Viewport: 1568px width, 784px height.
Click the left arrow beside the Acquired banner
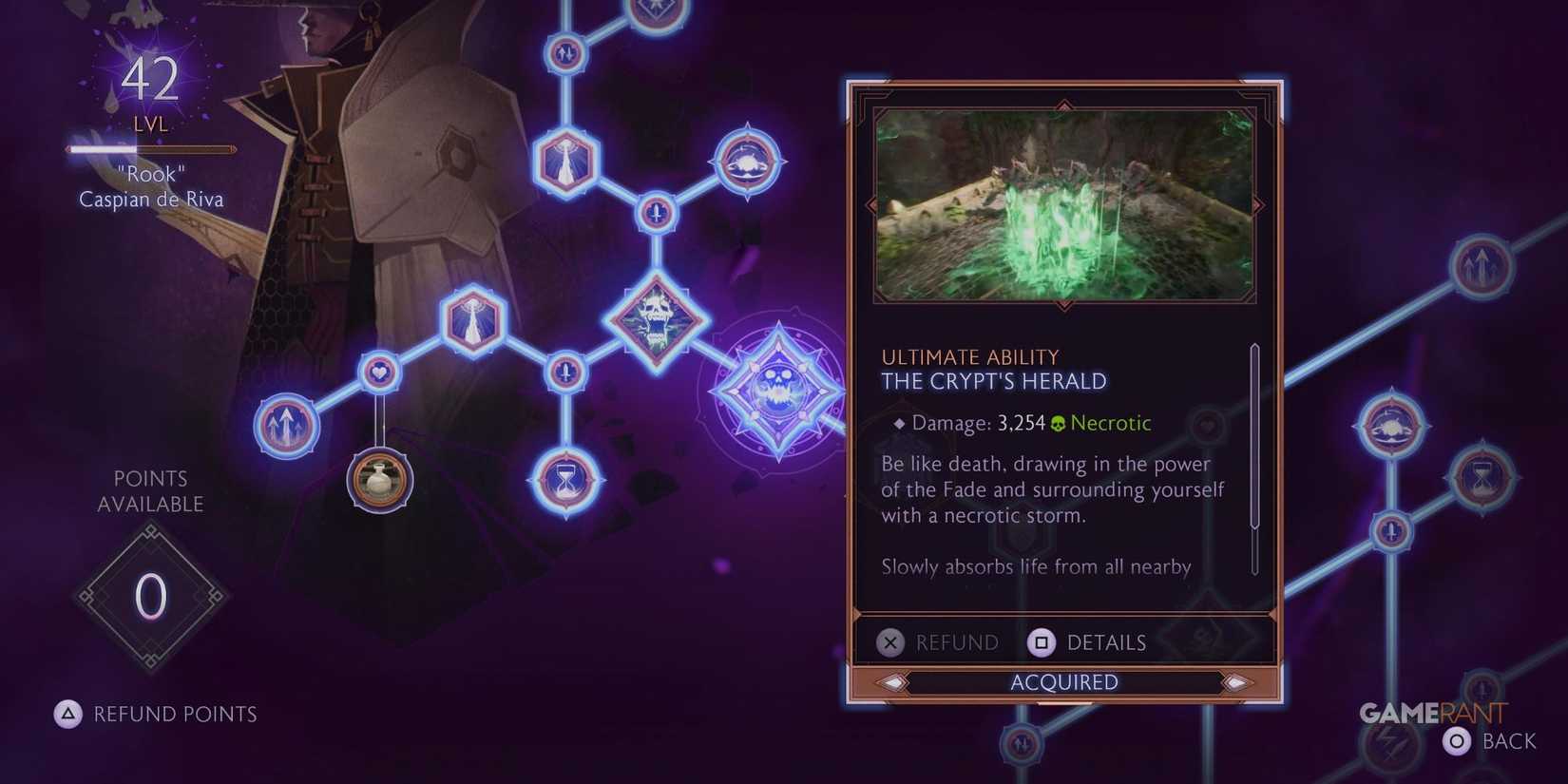(x=891, y=681)
